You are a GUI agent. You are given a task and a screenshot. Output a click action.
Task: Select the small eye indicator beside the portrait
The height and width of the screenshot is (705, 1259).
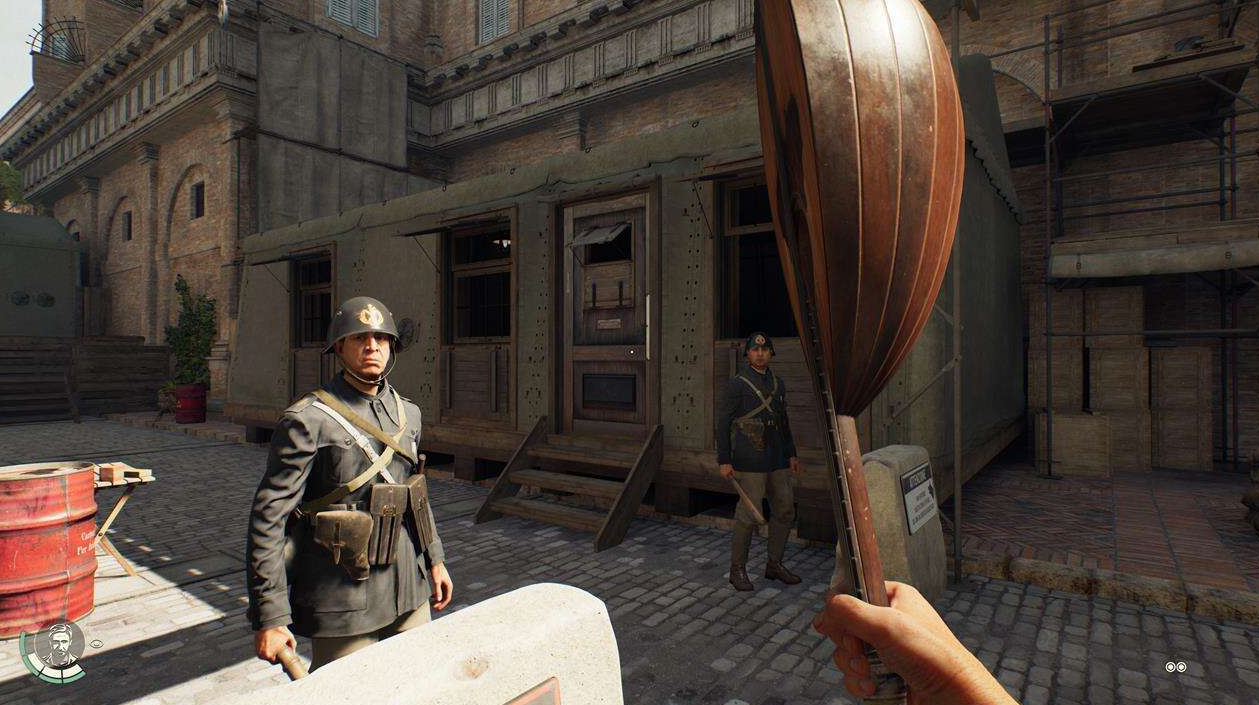point(96,643)
